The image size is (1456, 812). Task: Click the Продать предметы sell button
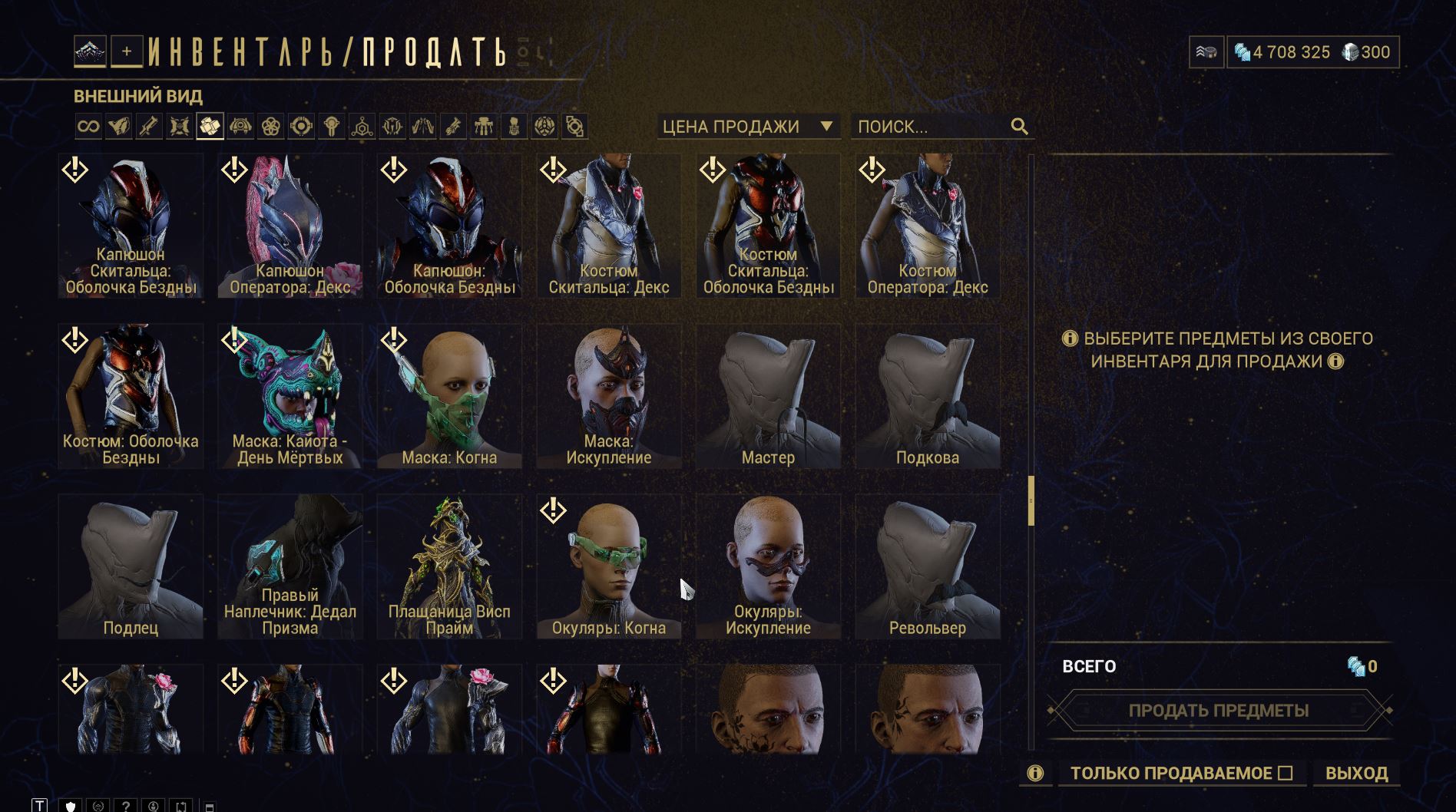tap(1218, 711)
